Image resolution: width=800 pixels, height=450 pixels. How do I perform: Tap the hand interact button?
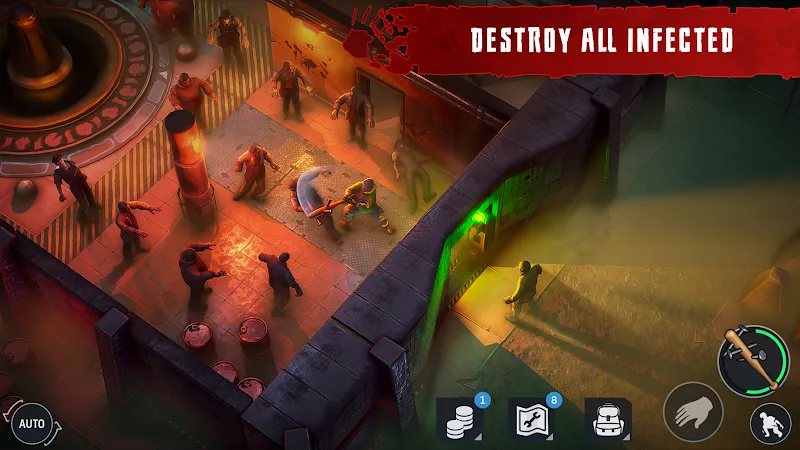[693, 412]
